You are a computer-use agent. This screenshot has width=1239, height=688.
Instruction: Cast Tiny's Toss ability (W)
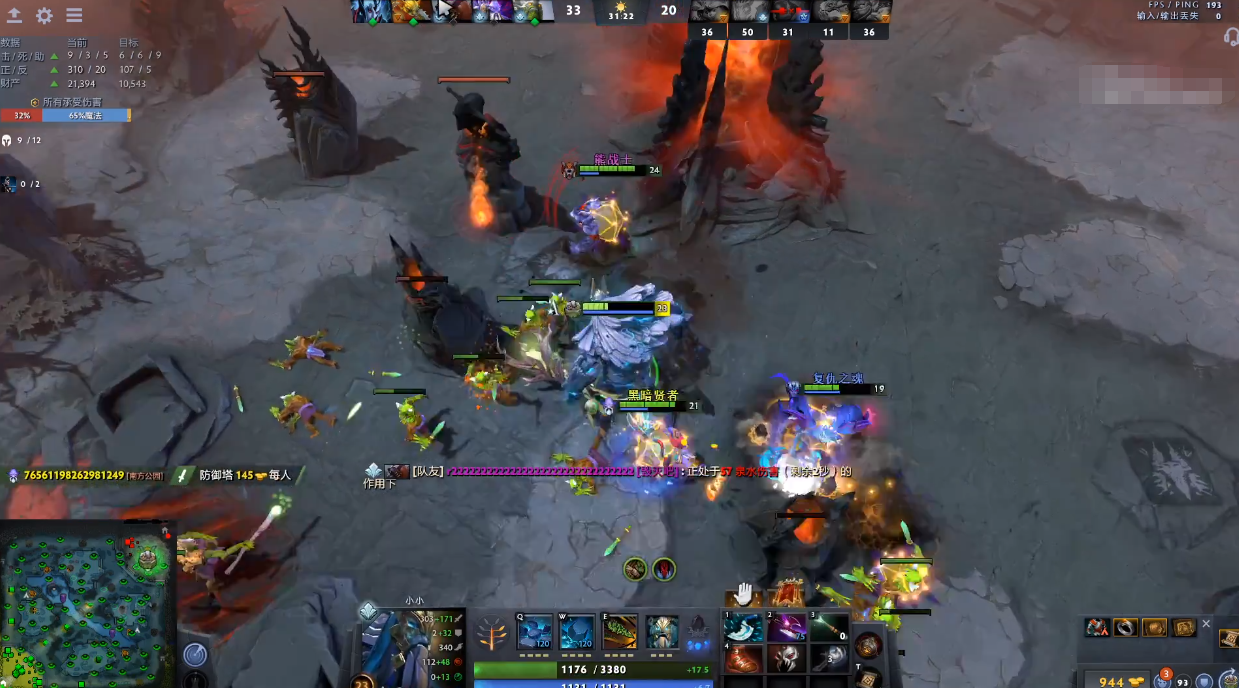pyautogui.click(x=577, y=631)
